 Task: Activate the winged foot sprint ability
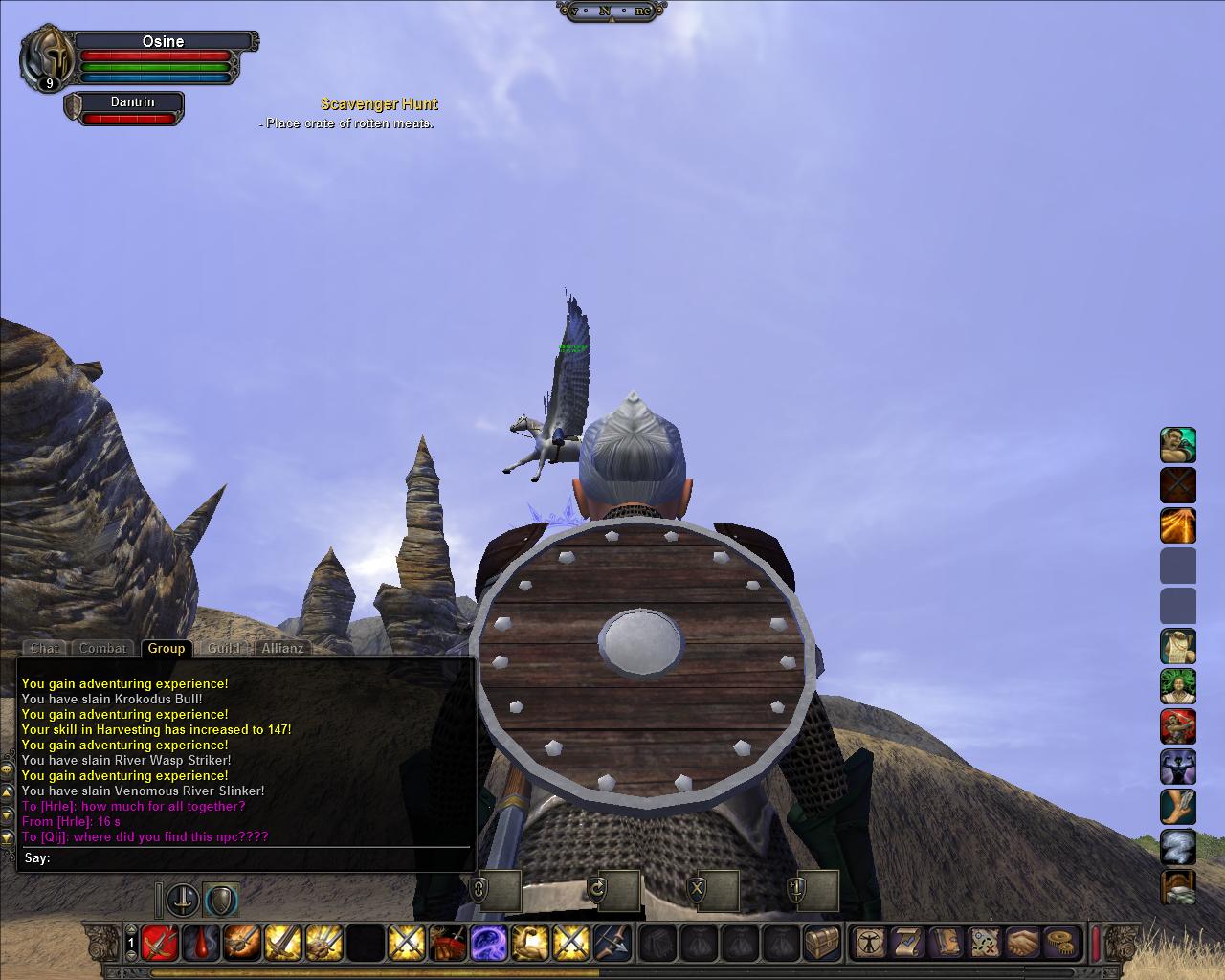click(x=1177, y=808)
